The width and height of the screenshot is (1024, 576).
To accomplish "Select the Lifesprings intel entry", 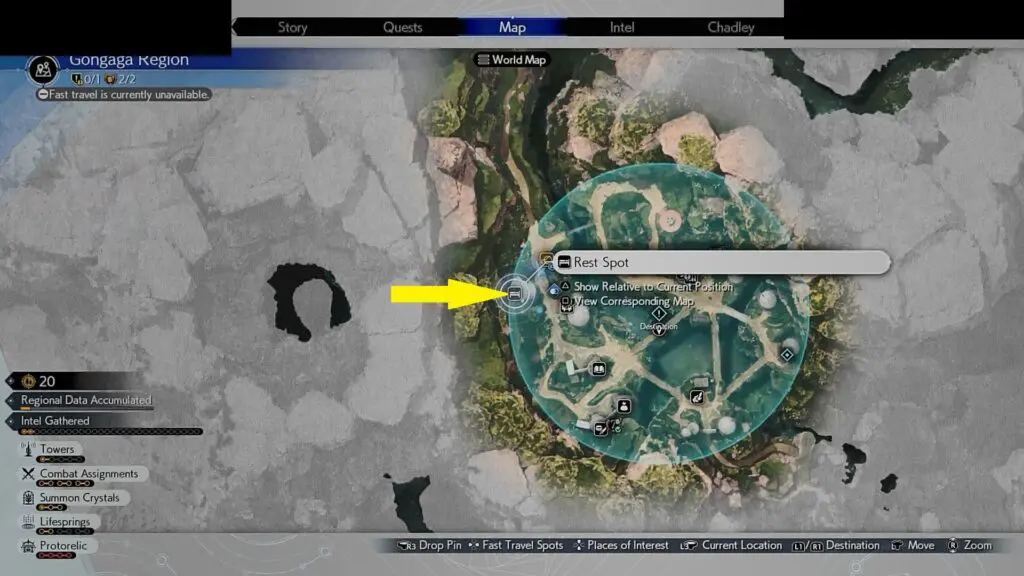I will [64, 522].
